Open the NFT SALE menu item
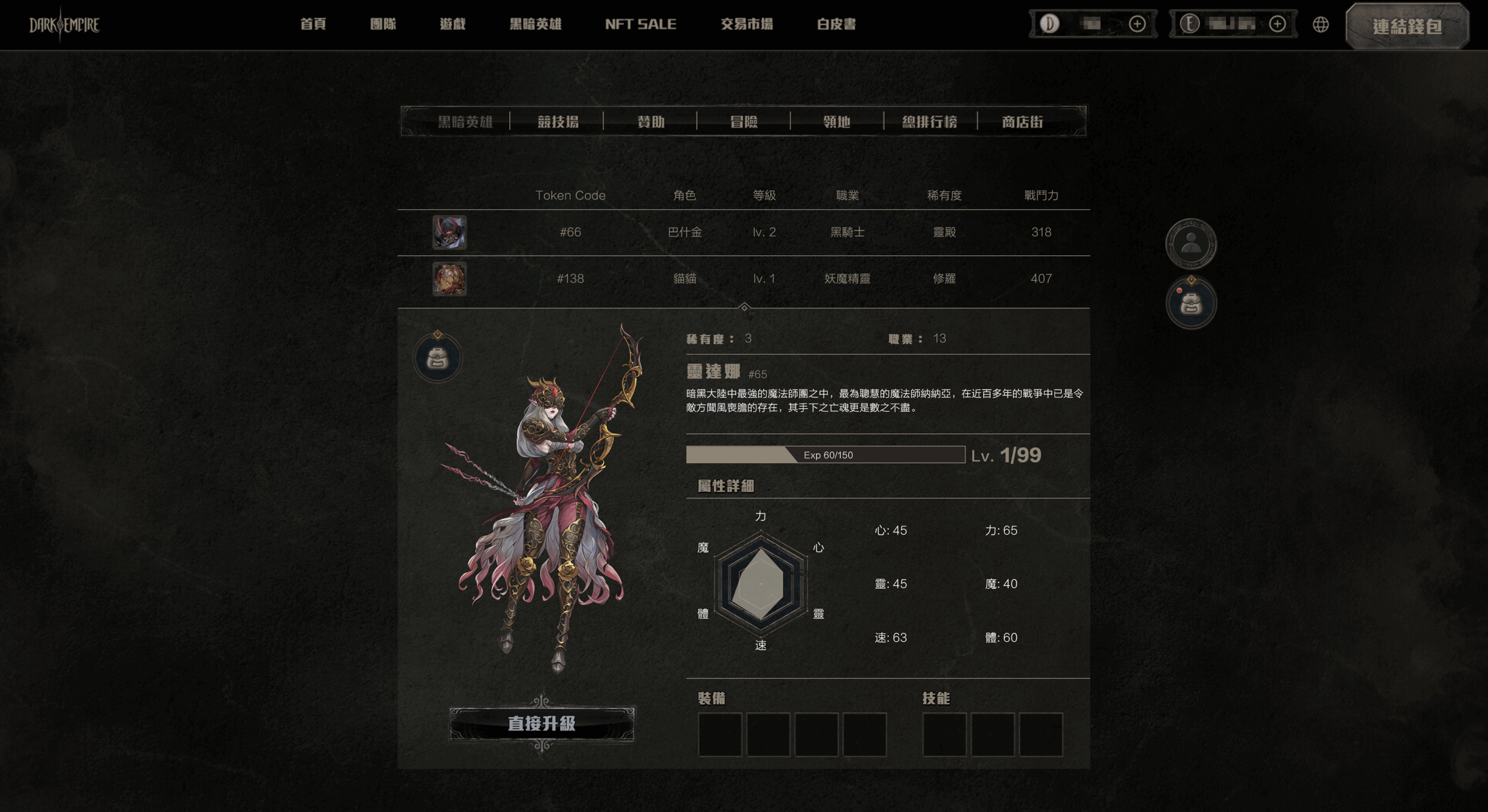 [x=641, y=24]
